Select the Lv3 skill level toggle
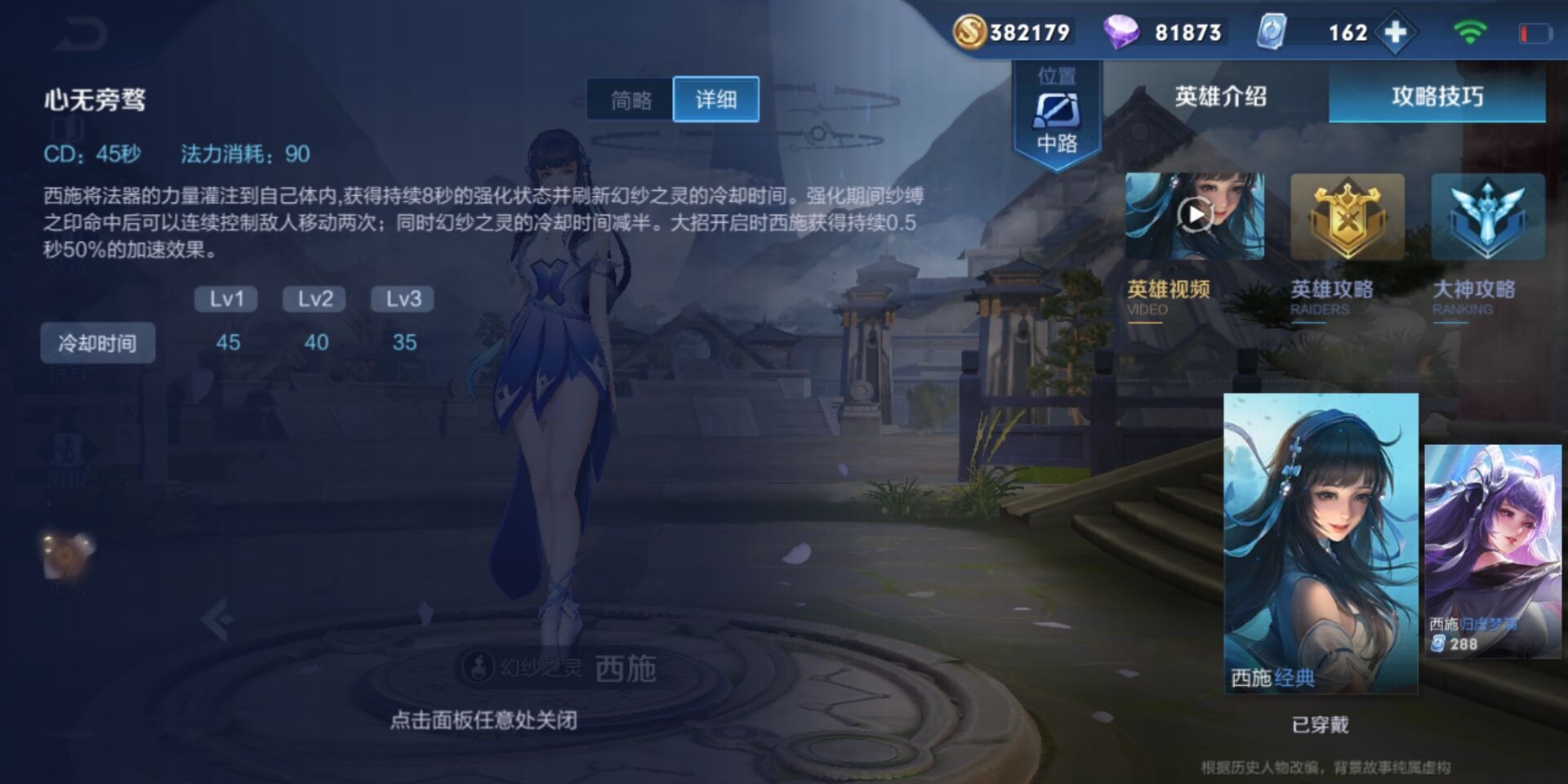The image size is (1568, 784). (x=403, y=299)
